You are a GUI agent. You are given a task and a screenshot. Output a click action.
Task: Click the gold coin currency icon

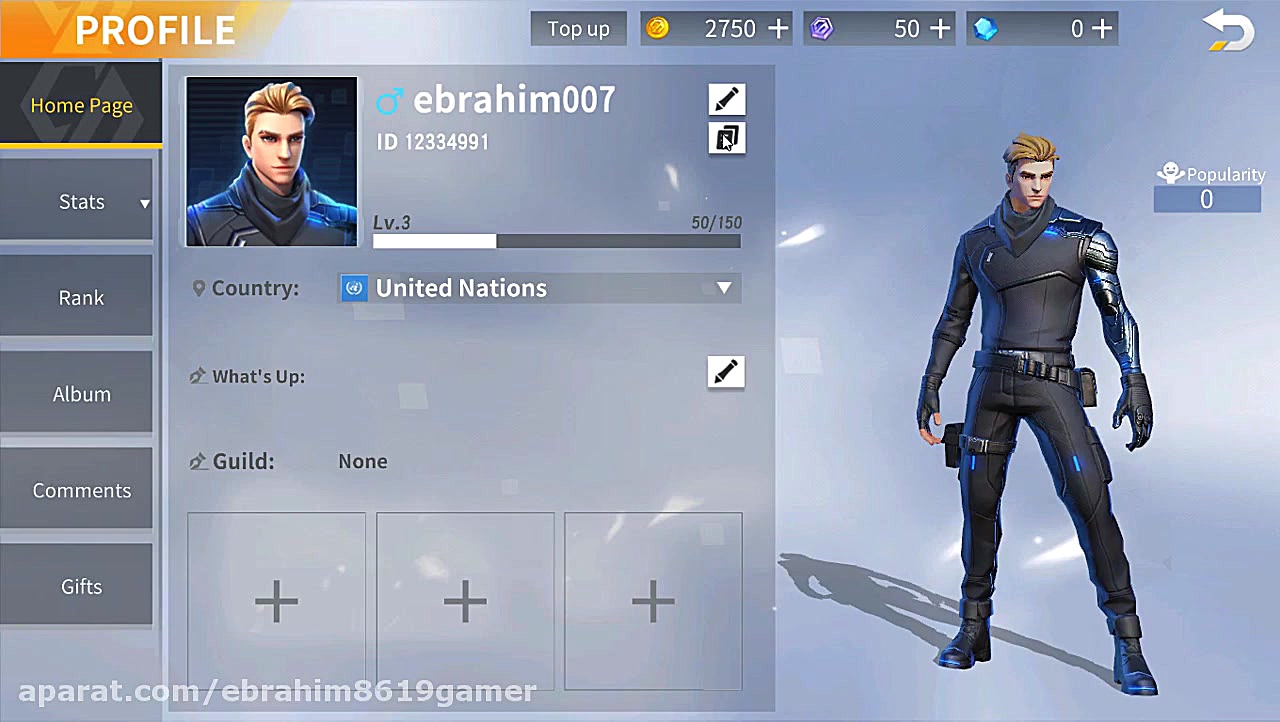point(658,28)
